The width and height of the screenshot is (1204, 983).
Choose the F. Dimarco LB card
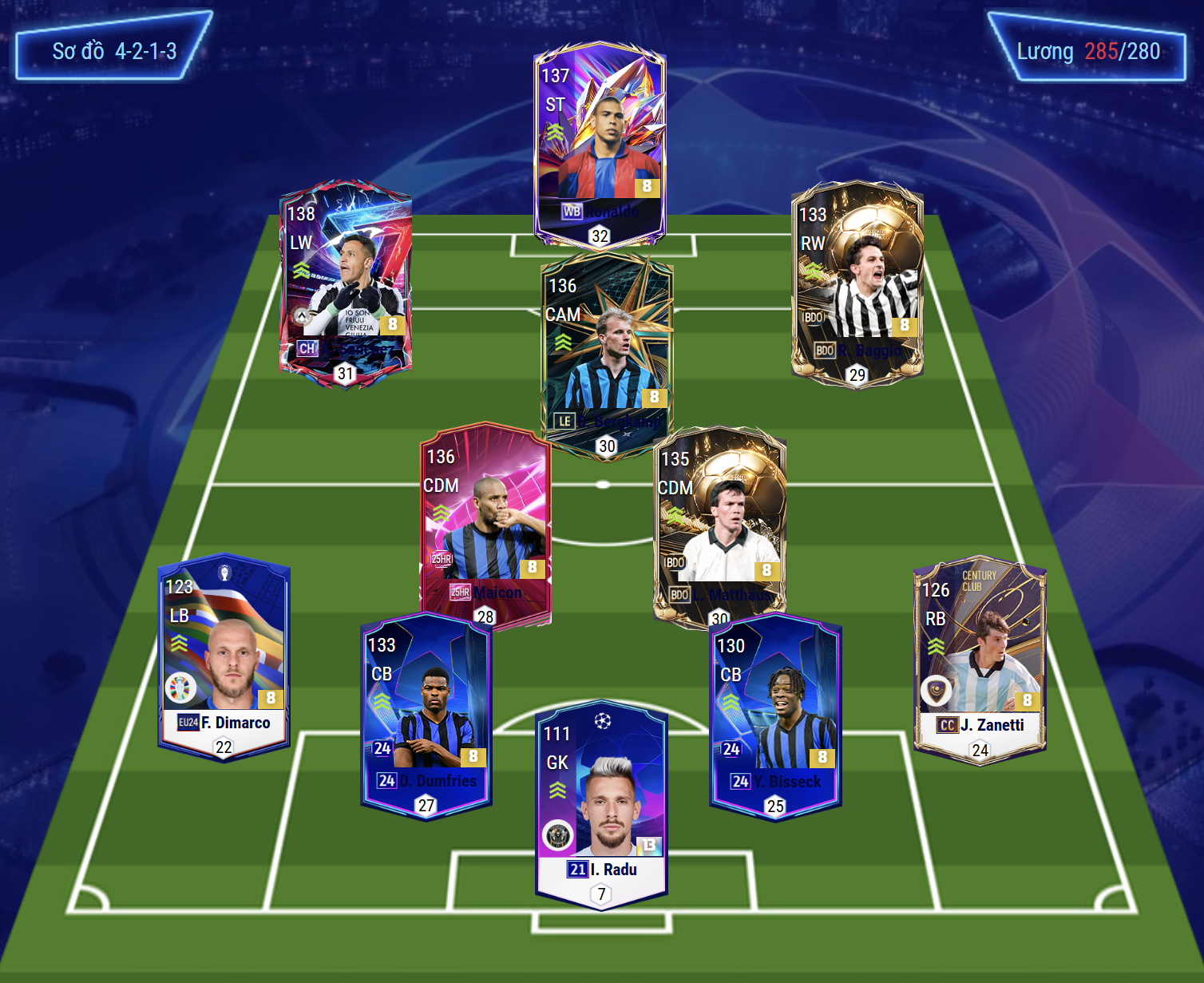[x=224, y=656]
